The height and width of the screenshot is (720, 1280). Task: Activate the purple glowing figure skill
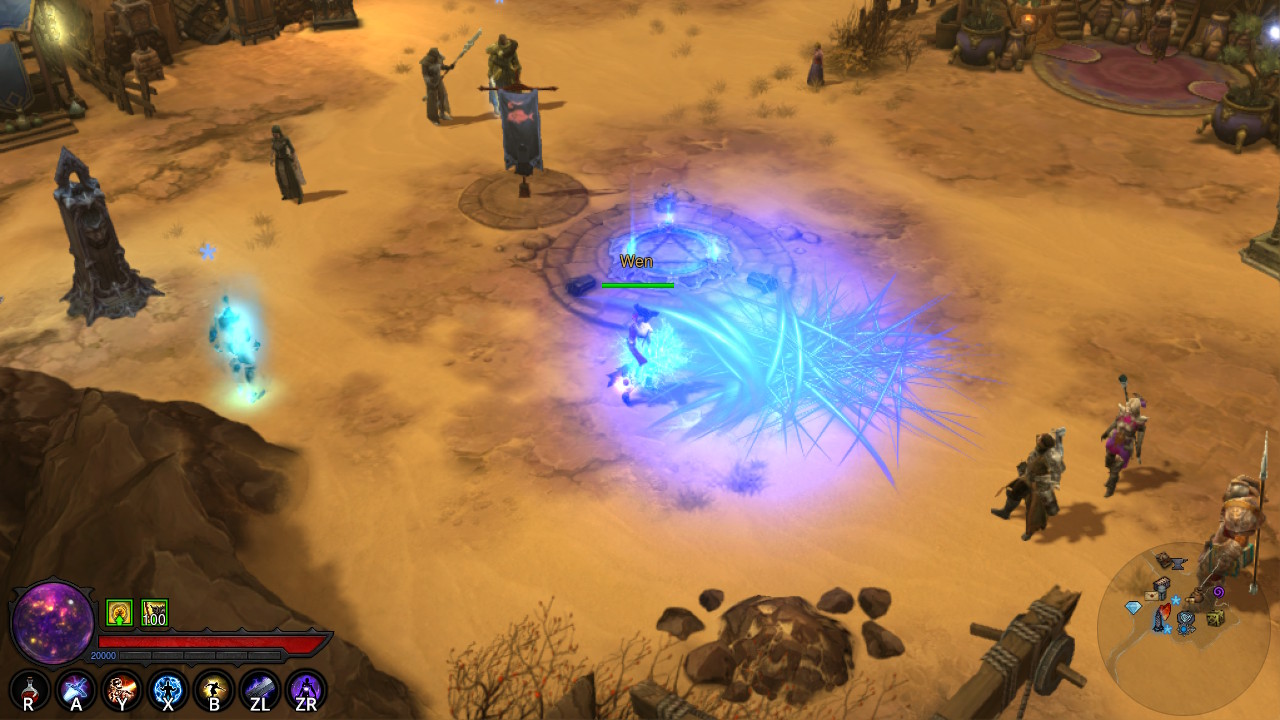point(306,690)
